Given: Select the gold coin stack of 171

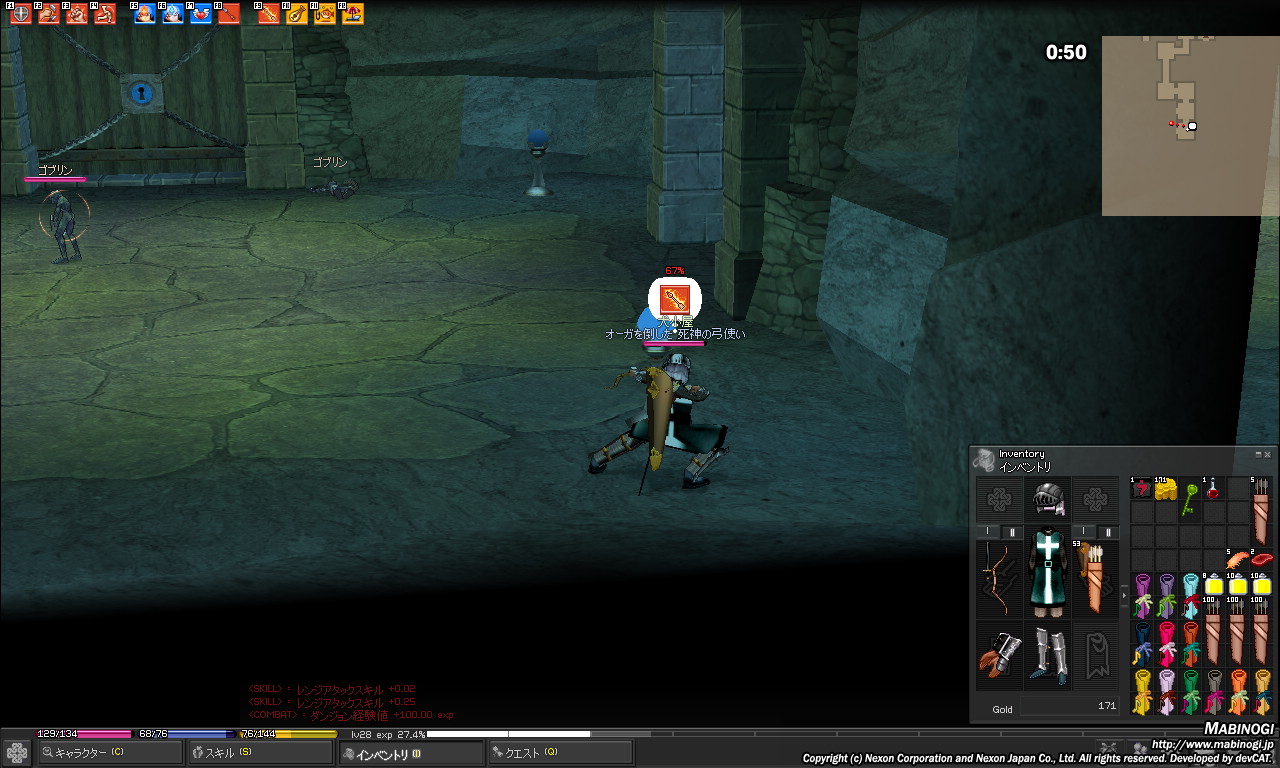Looking at the screenshot, I should coord(1164,488).
